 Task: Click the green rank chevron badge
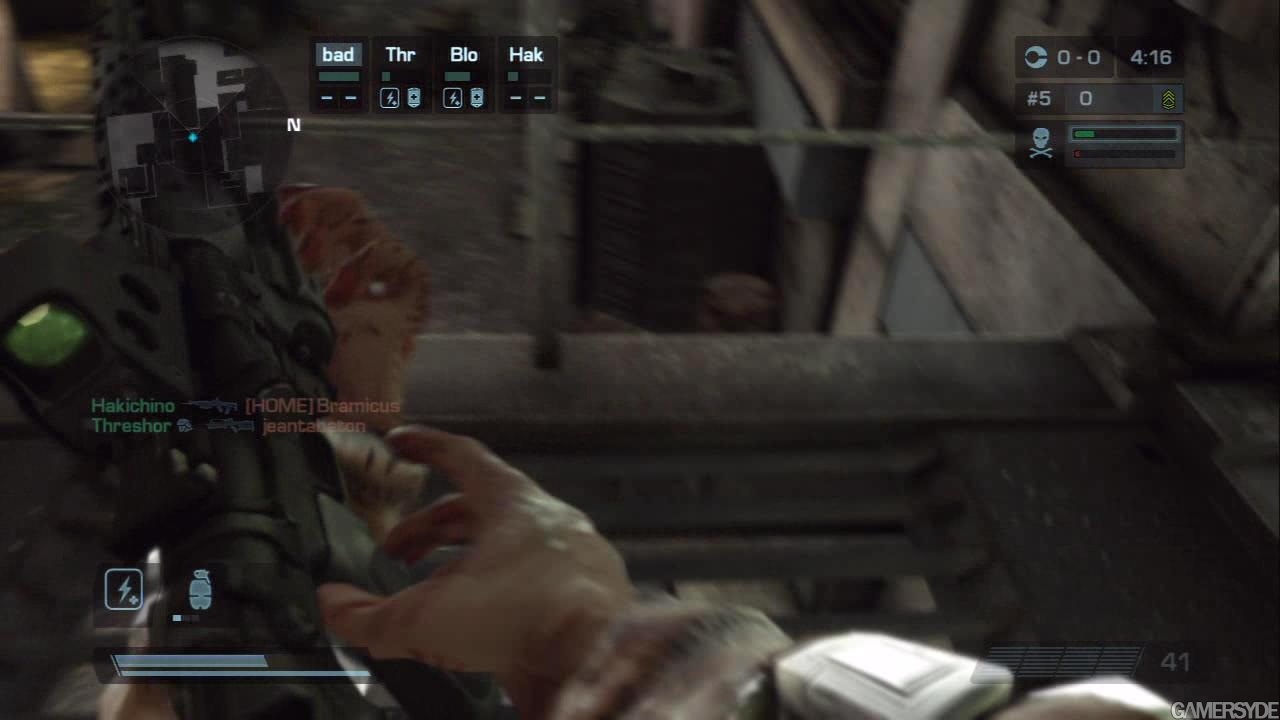tap(1168, 99)
